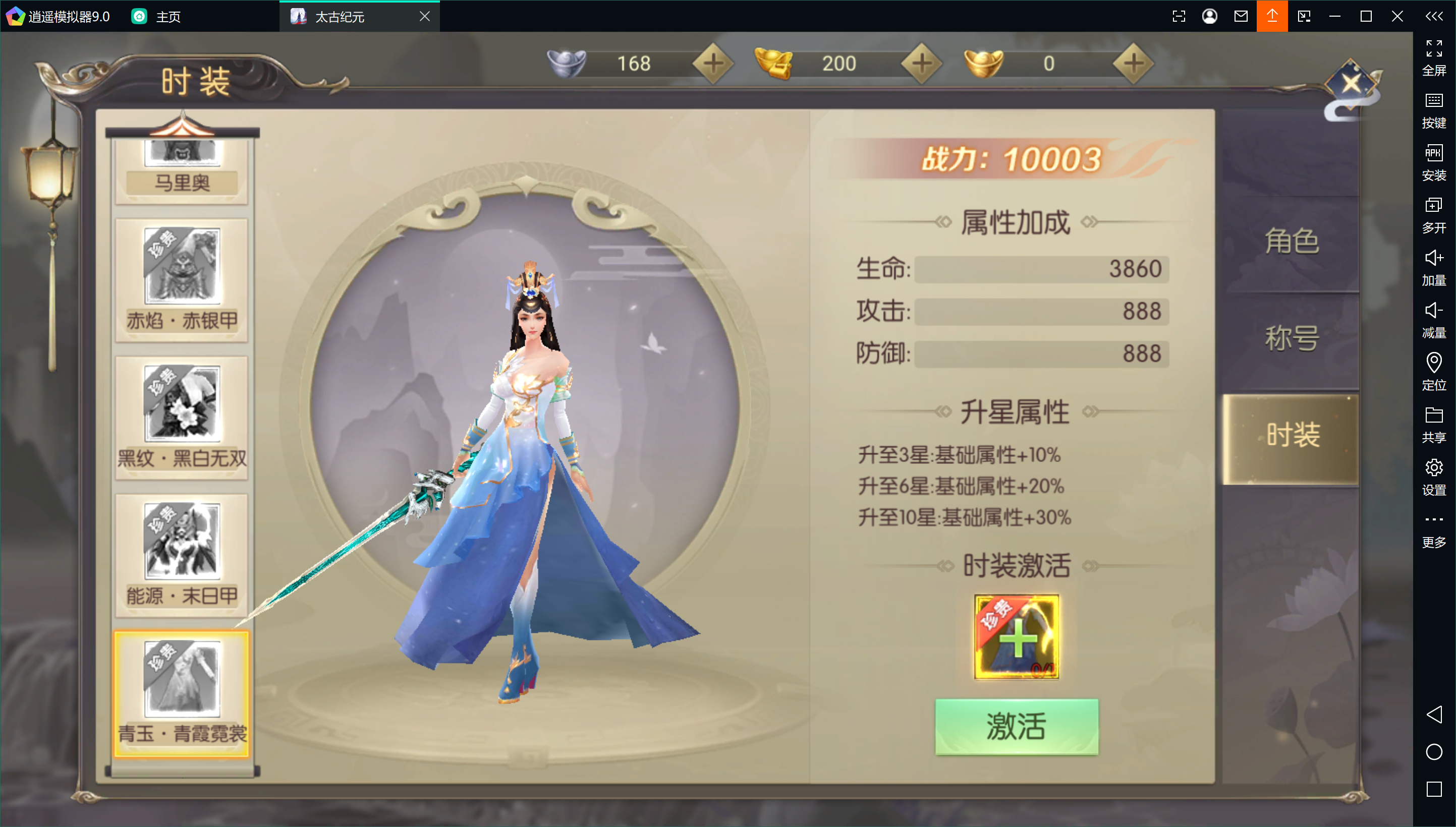The height and width of the screenshot is (827, 1456).
Task: Add gold bars via the plus button
Action: 921,63
